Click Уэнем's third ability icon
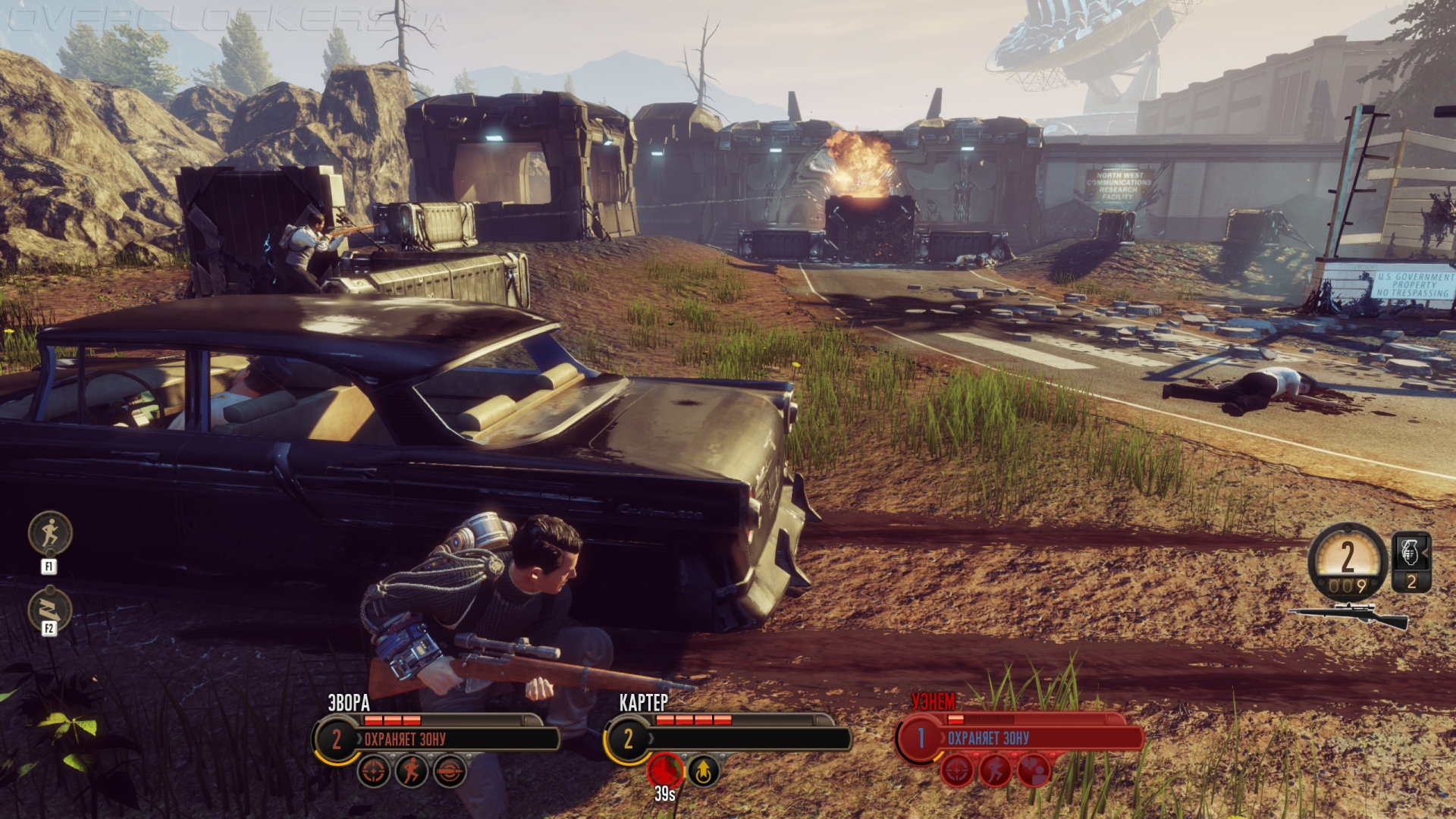The height and width of the screenshot is (819, 1456). click(x=1033, y=772)
